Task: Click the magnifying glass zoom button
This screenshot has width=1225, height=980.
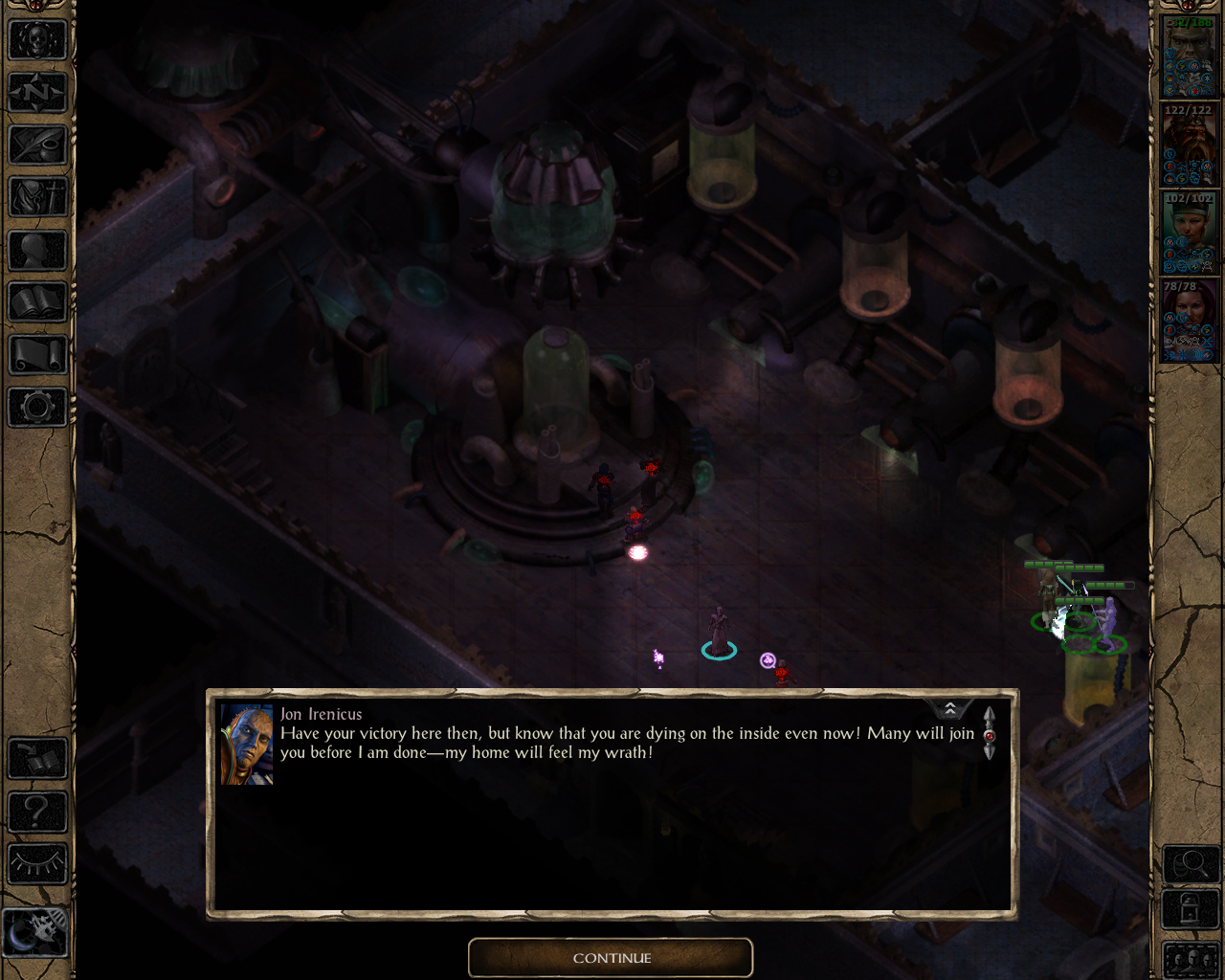Action: [x=1190, y=865]
